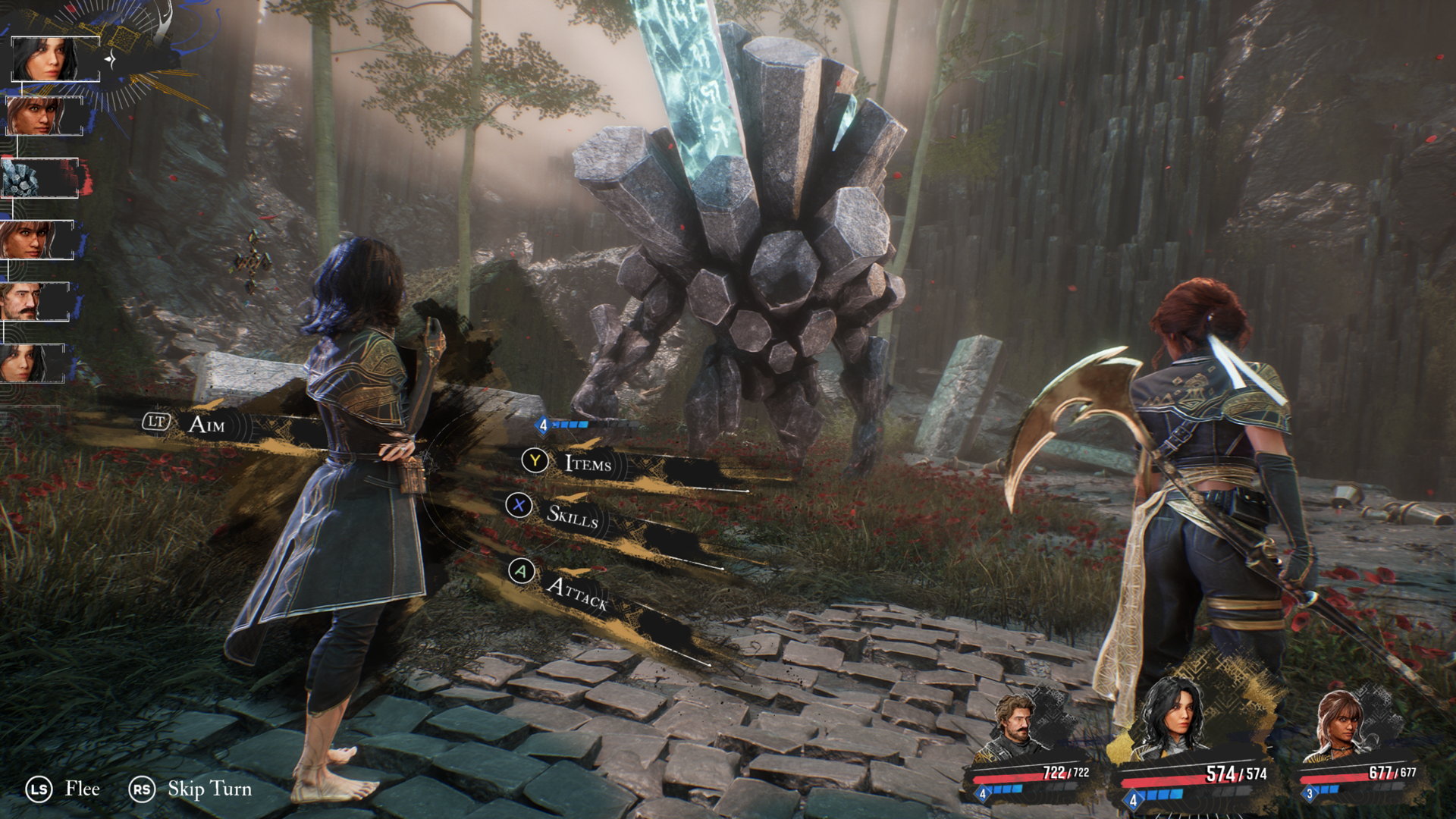The image size is (1456, 819).
Task: Open the Skills menu
Action: [575, 518]
